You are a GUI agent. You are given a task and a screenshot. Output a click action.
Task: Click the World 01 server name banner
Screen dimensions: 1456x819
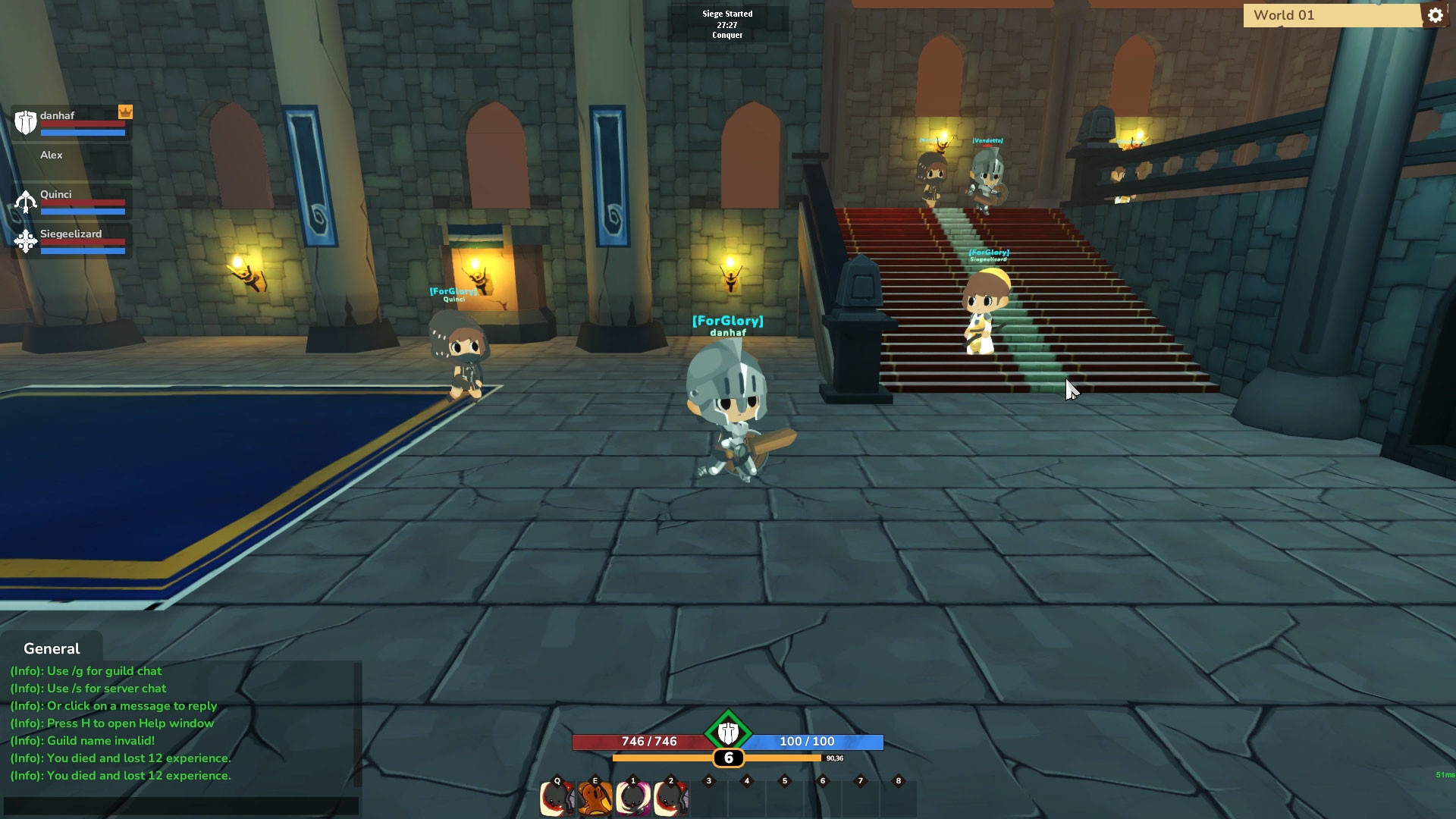pos(1327,14)
